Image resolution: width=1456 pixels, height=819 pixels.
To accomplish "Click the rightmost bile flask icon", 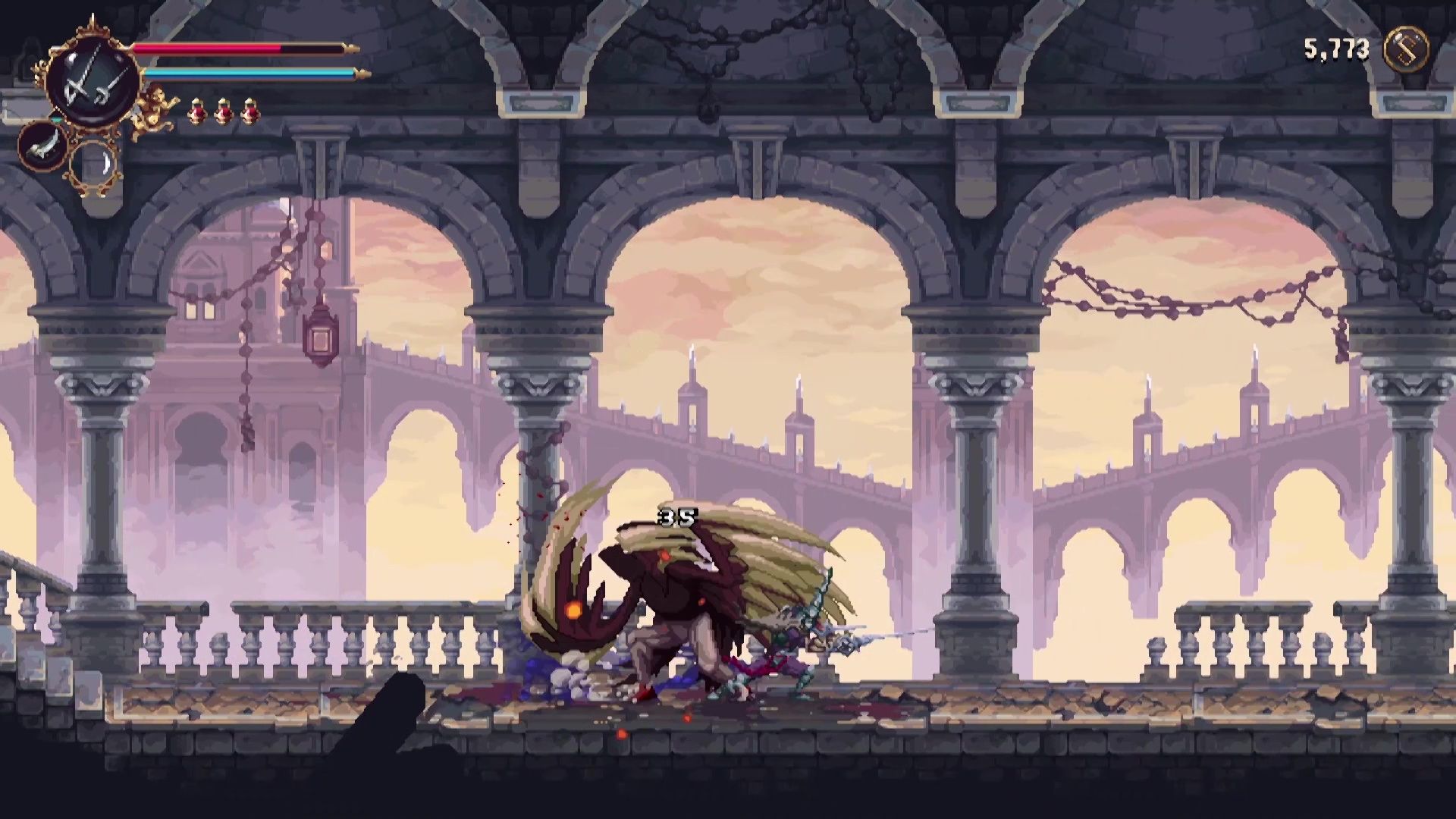I will (250, 112).
